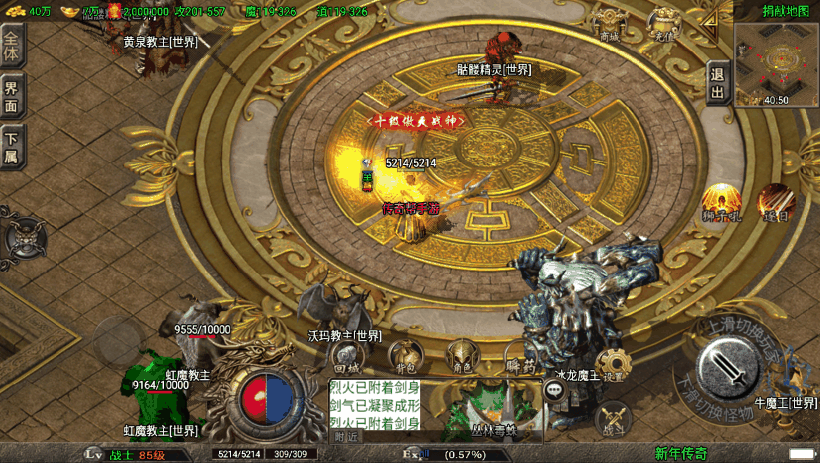Open the 商城 shop
Screen dimensions: 820x463
coord(609,24)
